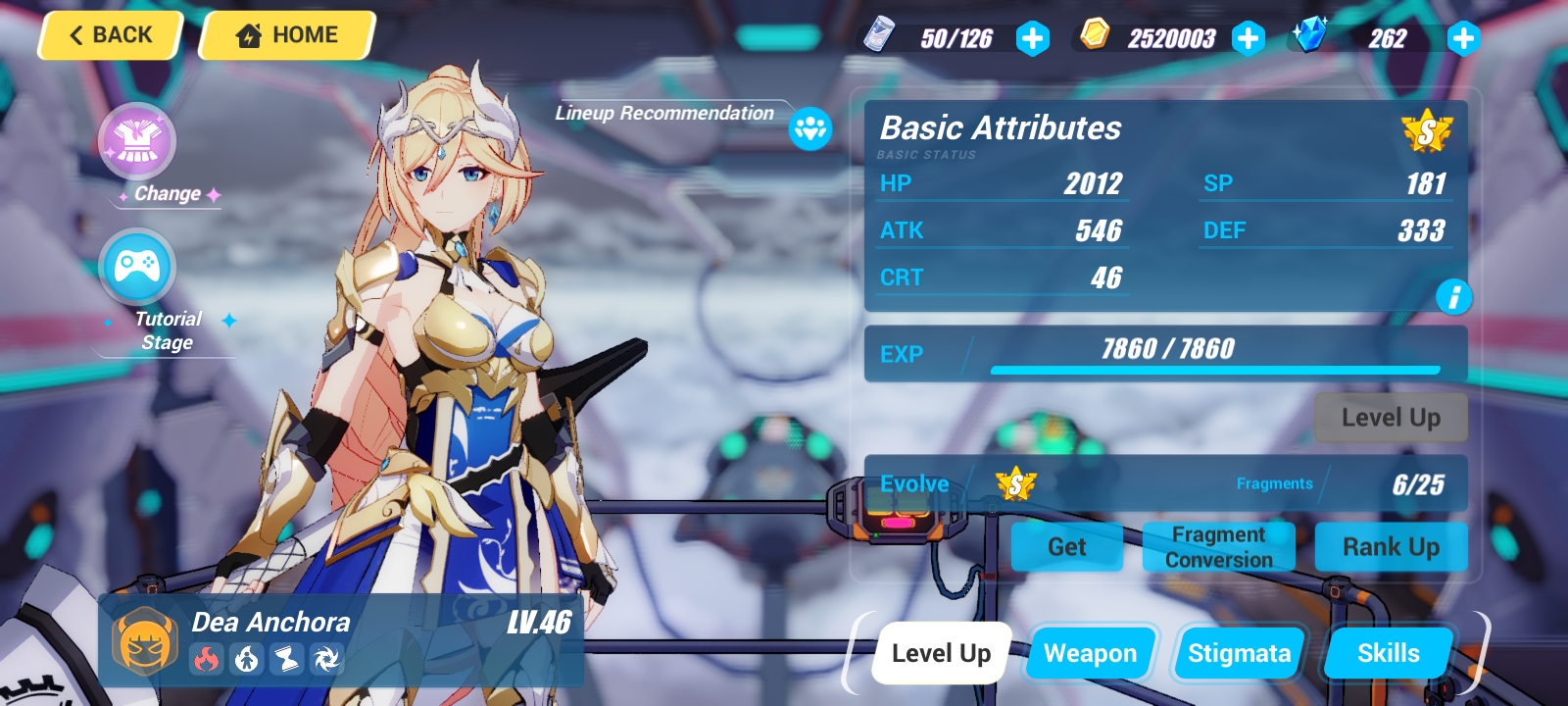
Task: Click the Level Up tab at bottom
Action: click(940, 652)
